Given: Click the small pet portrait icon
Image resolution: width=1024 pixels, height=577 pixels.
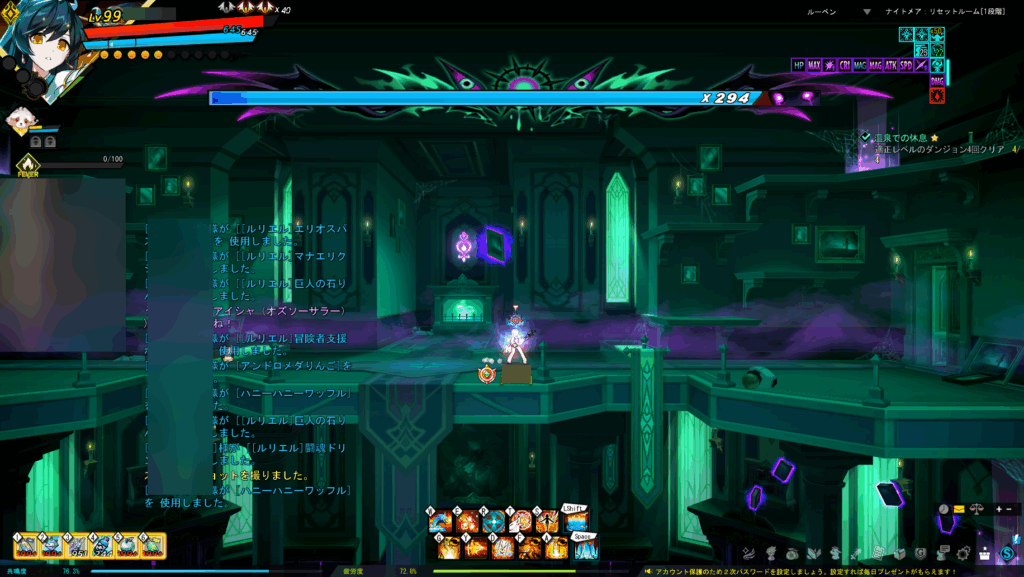Looking at the screenshot, I should coord(20,121).
